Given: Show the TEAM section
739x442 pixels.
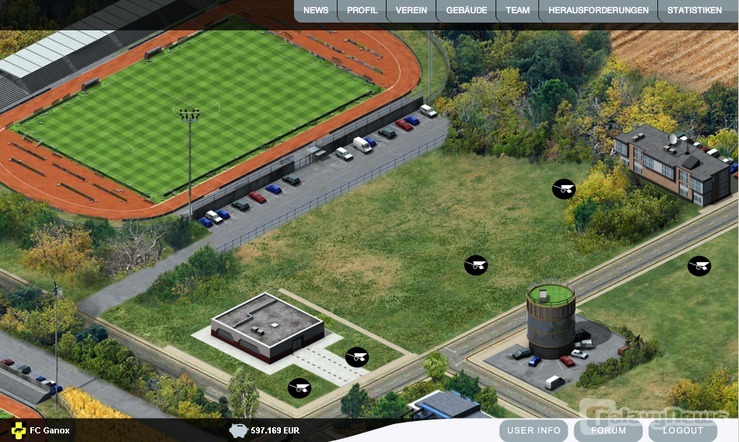Looking at the screenshot, I should pos(518,11).
